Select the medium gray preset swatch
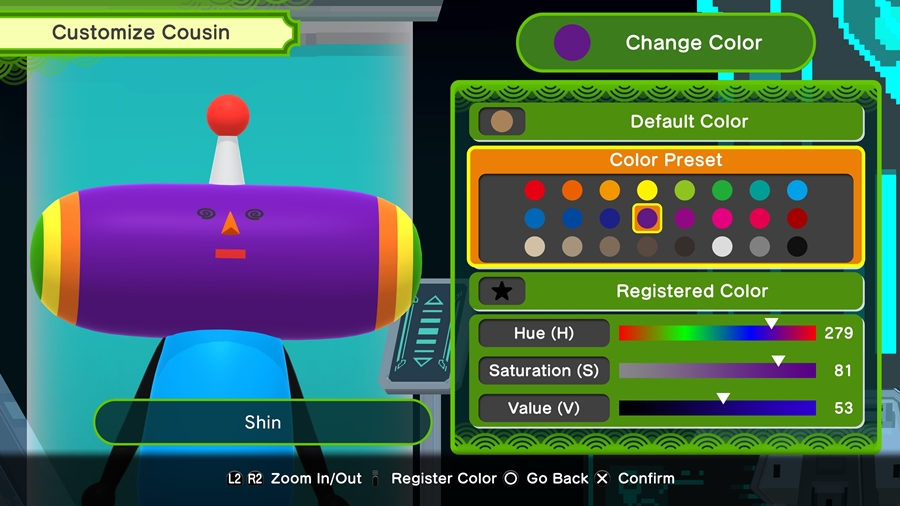The height and width of the screenshot is (506, 900). (x=759, y=246)
